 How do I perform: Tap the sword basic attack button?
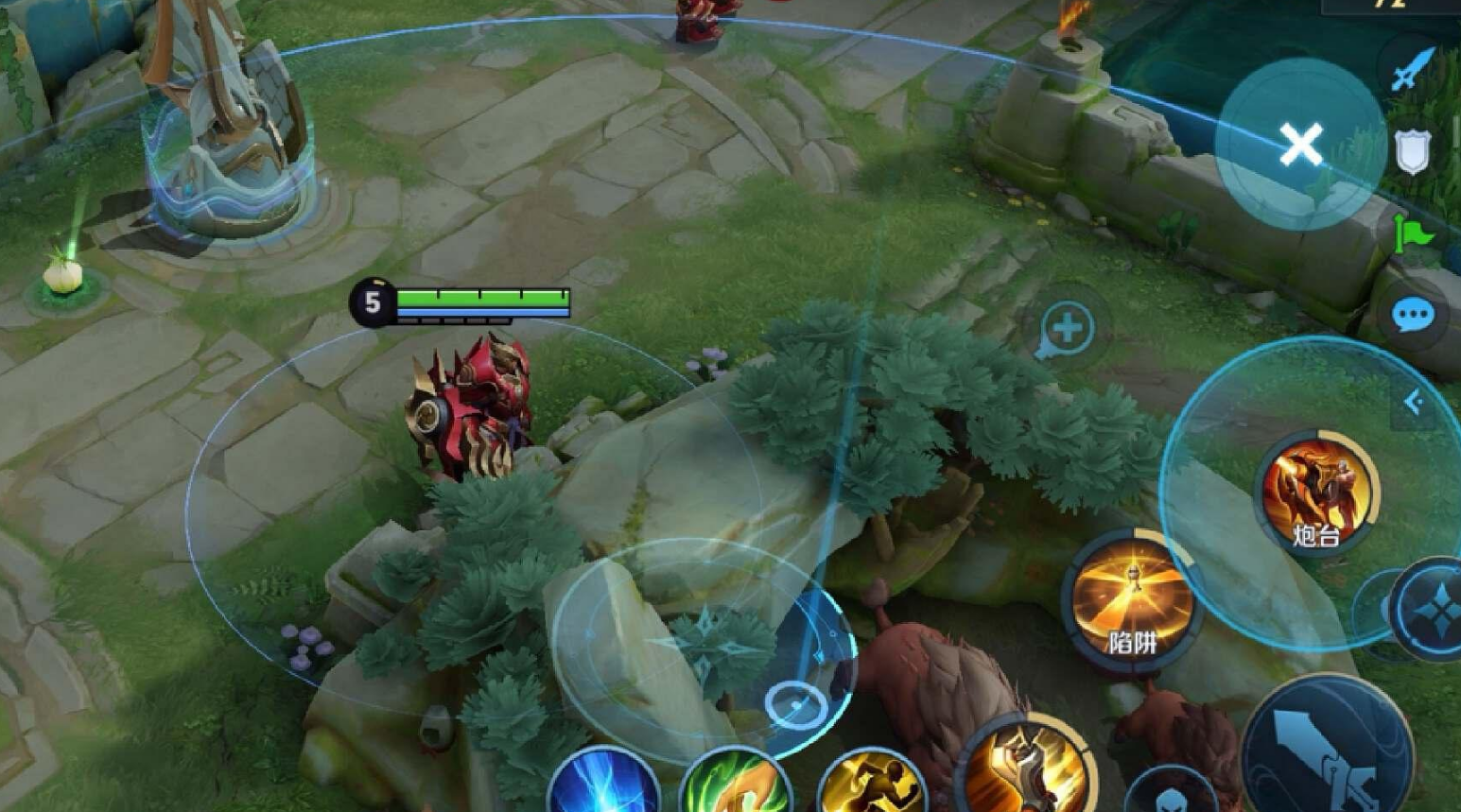pyautogui.click(x=1329, y=749)
